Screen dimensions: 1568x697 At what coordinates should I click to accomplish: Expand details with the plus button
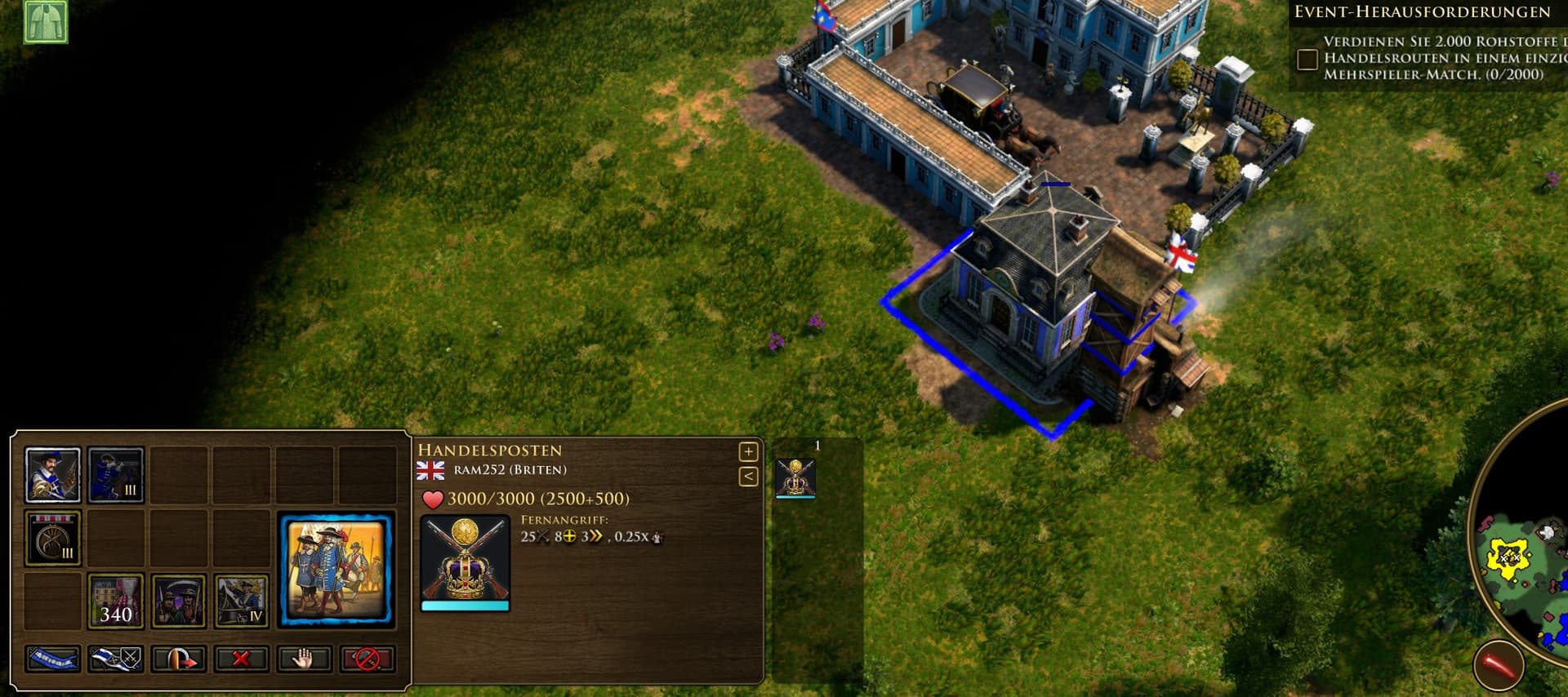click(x=748, y=451)
